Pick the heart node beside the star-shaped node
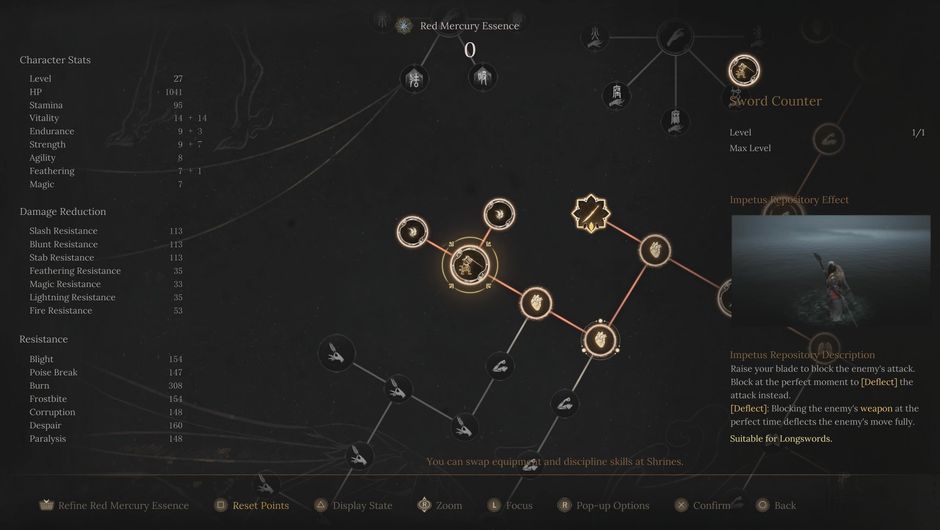 (x=653, y=249)
